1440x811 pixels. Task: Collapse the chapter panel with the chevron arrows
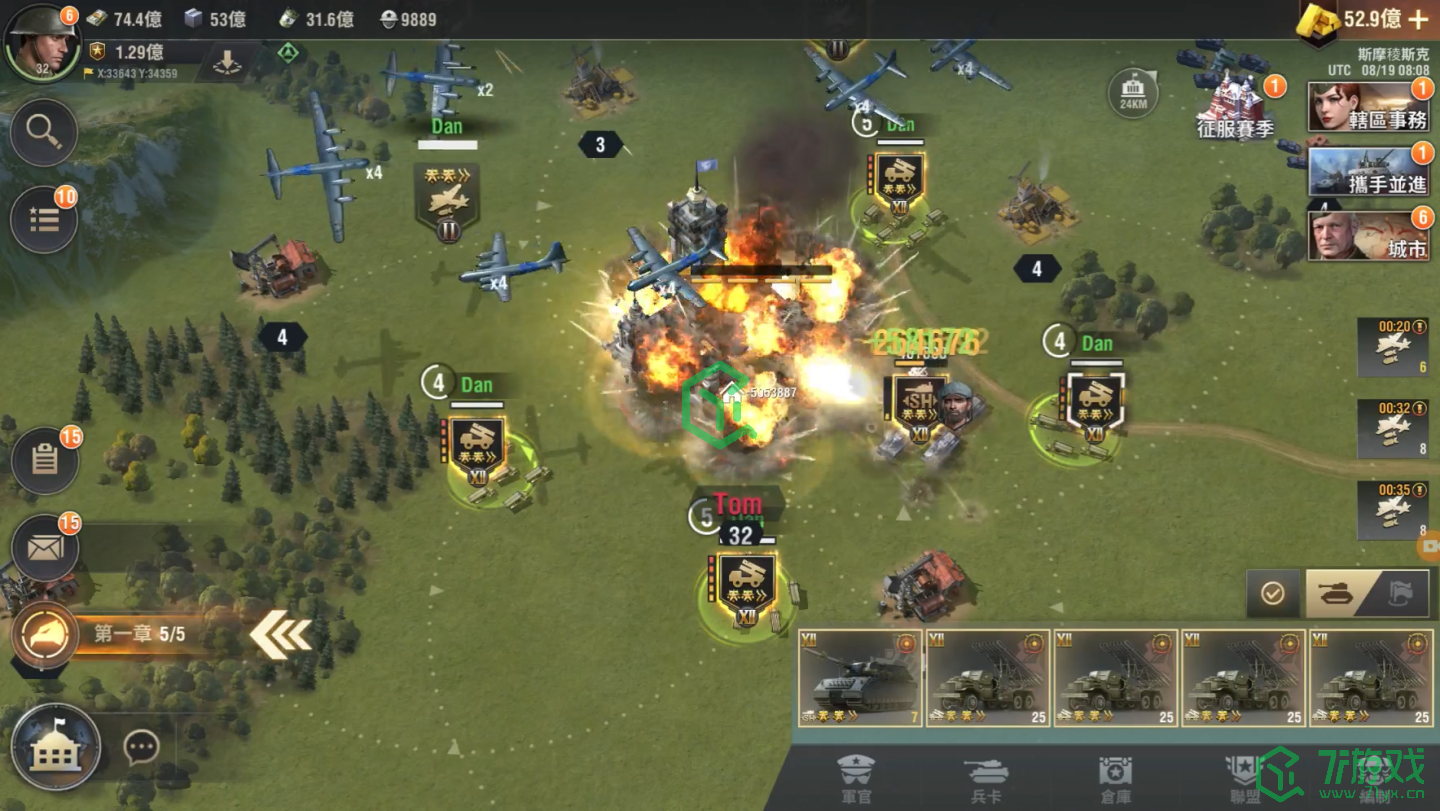pos(279,635)
